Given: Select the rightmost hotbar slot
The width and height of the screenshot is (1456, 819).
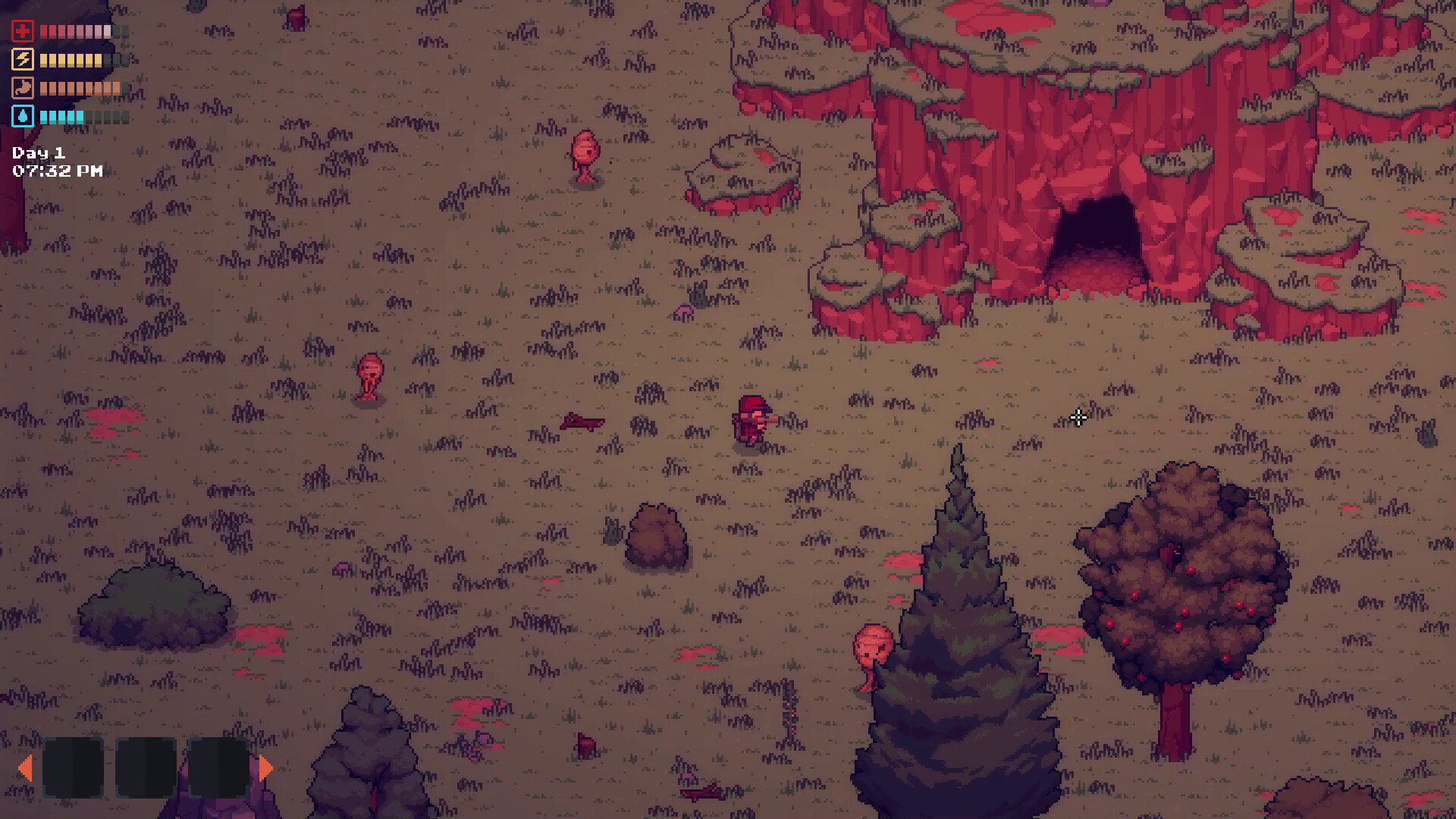Looking at the screenshot, I should [x=220, y=767].
